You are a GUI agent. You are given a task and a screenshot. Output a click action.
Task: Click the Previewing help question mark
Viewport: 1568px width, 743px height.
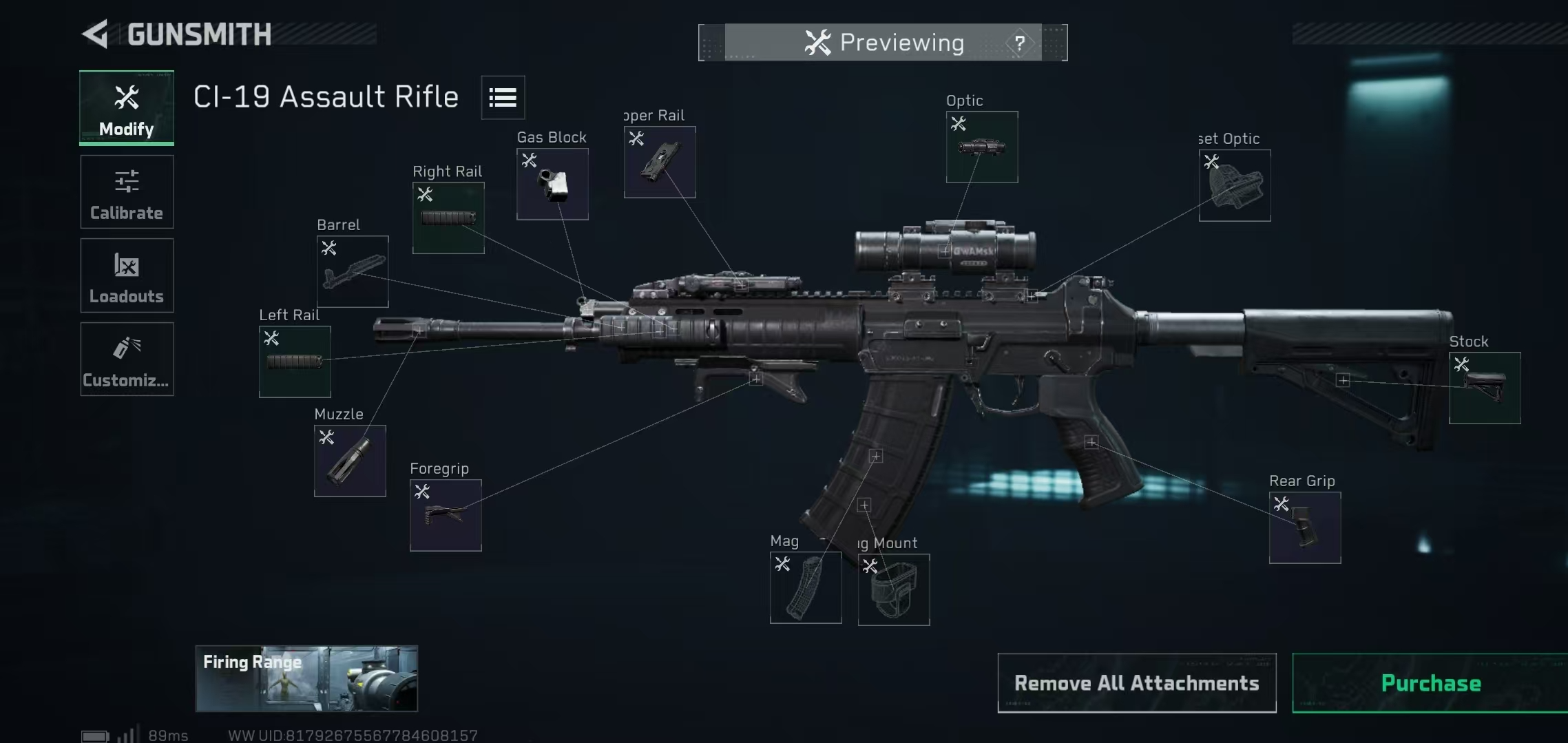[1019, 43]
